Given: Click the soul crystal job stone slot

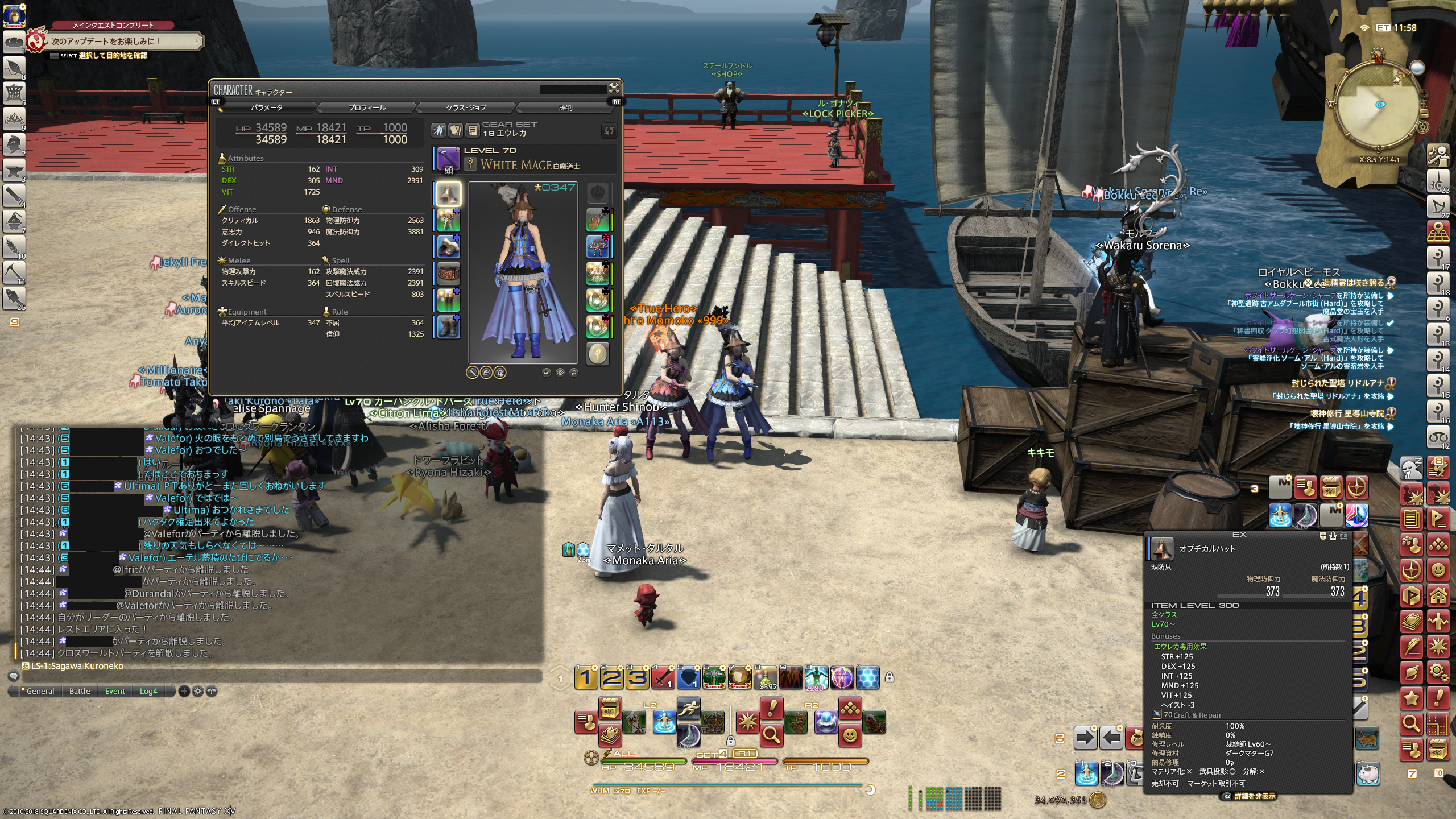Looking at the screenshot, I should (597, 354).
